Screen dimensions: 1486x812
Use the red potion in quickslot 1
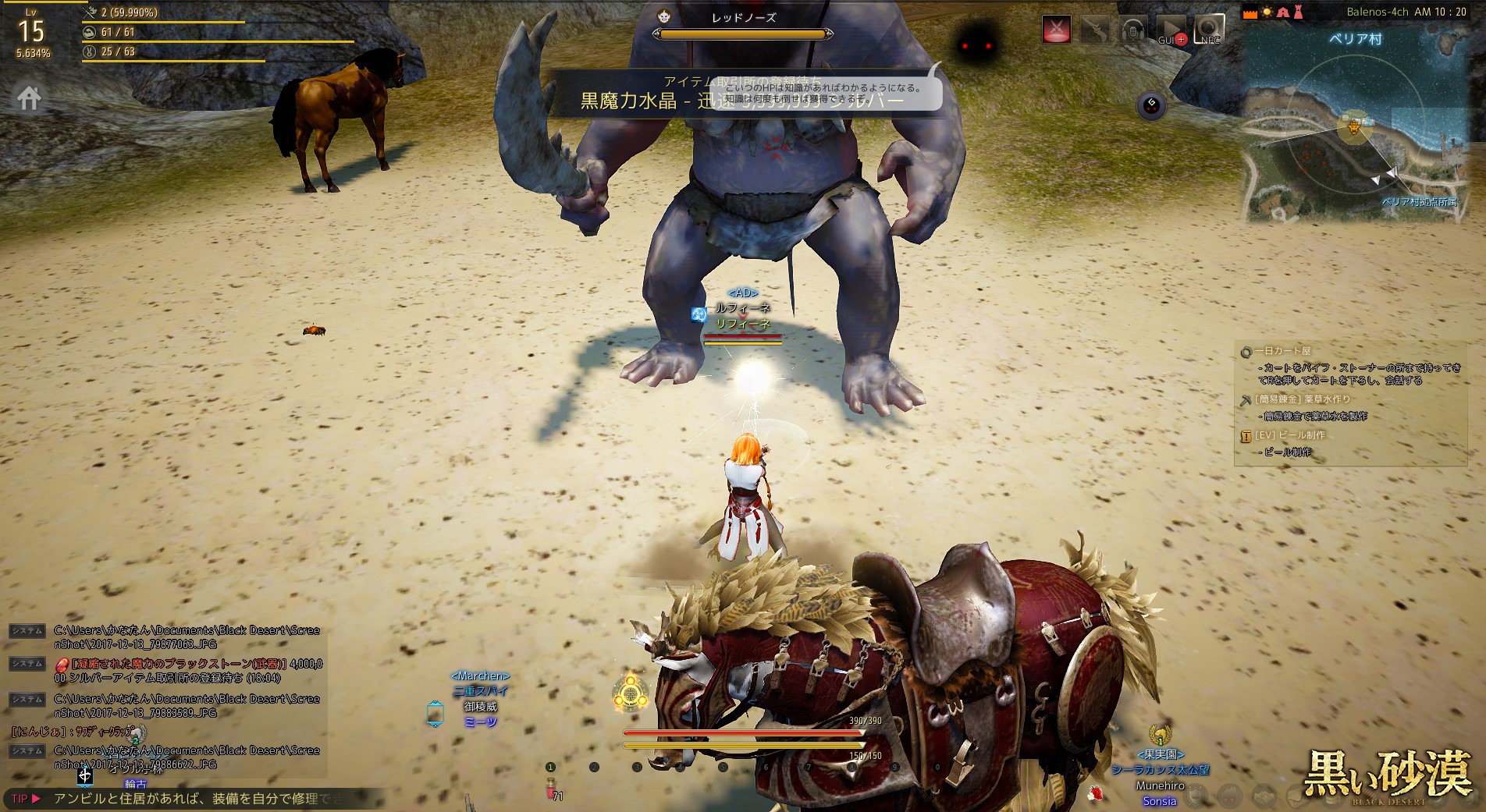pos(551,788)
